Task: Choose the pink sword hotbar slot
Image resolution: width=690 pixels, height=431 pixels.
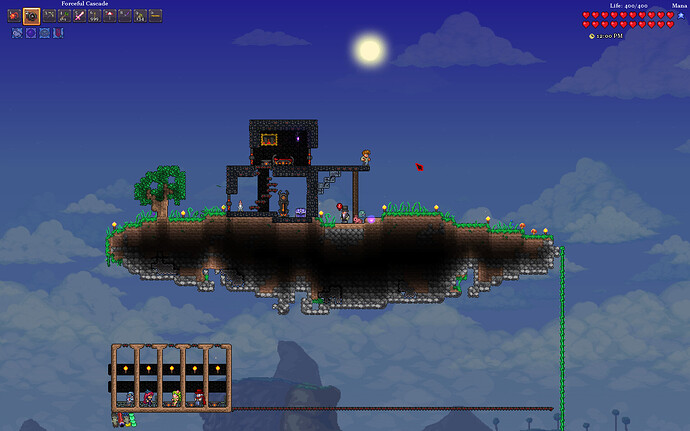Action: [78, 16]
